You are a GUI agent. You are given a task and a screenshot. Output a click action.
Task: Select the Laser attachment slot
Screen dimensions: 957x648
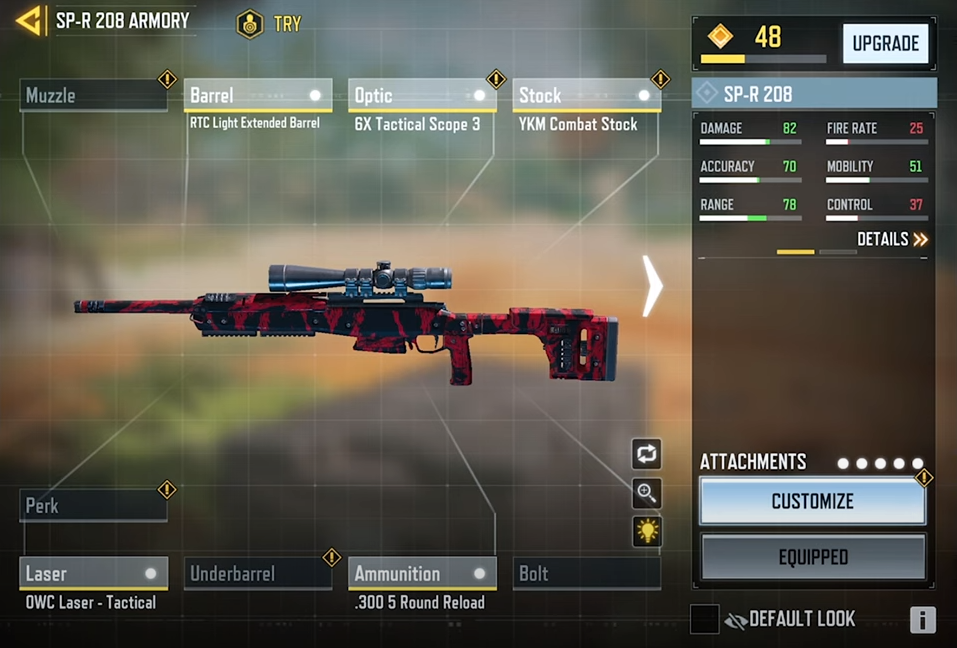tap(93, 574)
